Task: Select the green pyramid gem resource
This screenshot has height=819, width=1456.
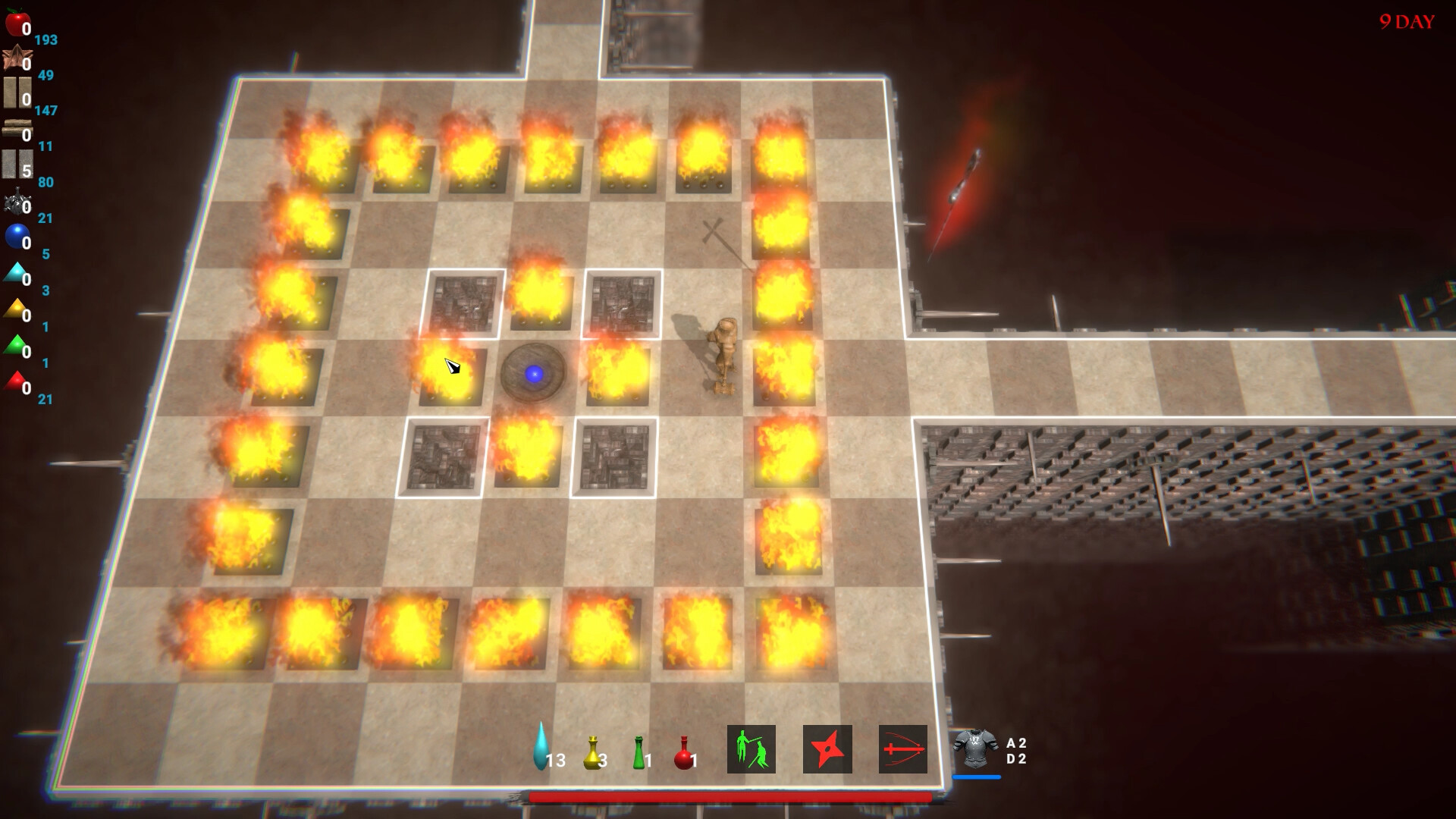Action: [x=15, y=346]
